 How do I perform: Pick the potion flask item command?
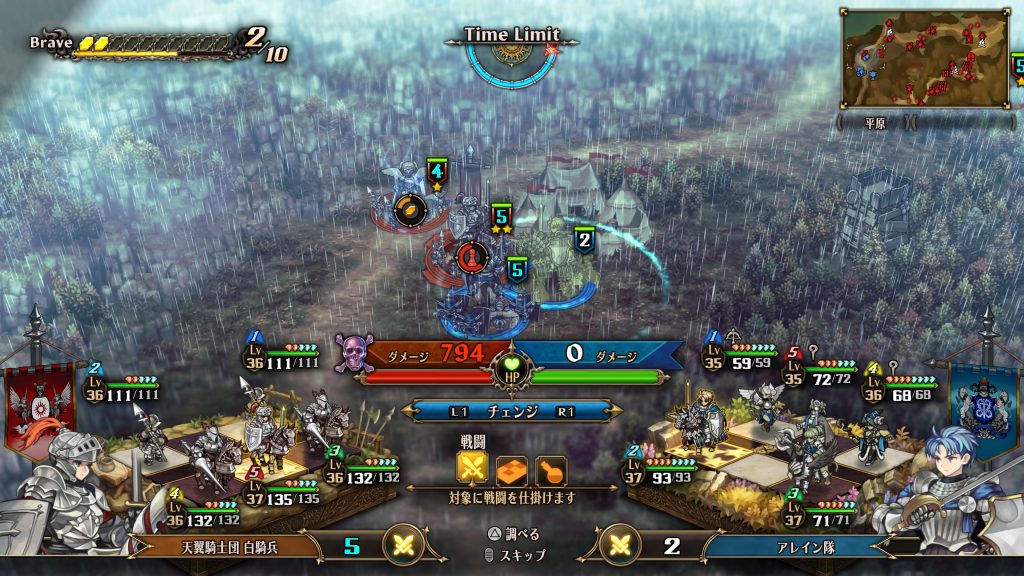coord(550,469)
